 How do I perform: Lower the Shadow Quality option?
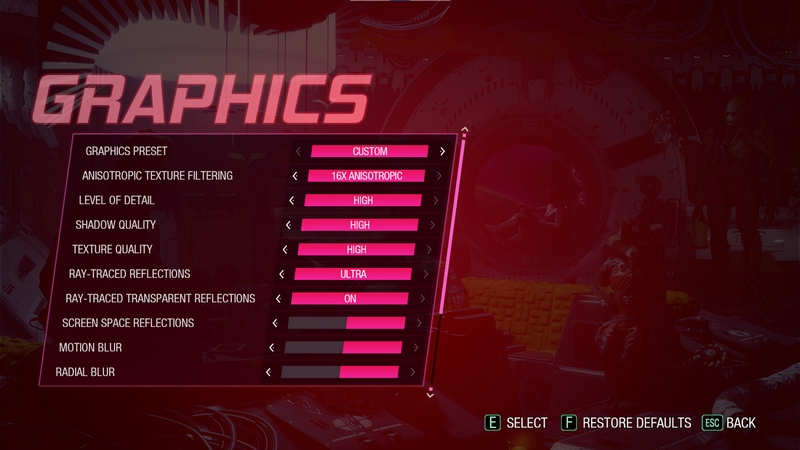(x=288, y=225)
